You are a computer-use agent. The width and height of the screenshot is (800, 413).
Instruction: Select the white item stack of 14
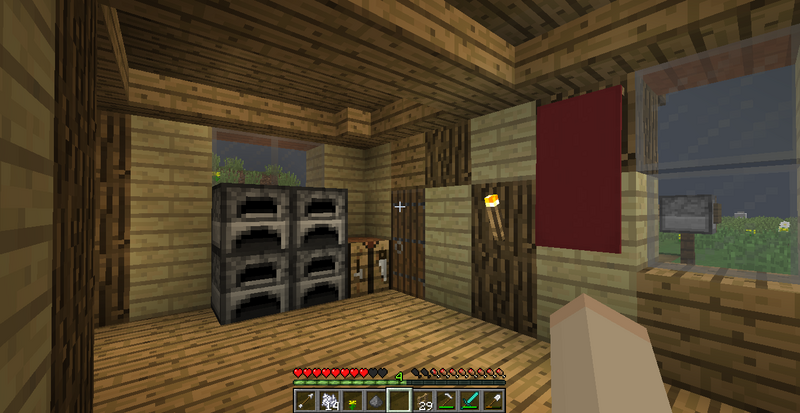(328, 401)
